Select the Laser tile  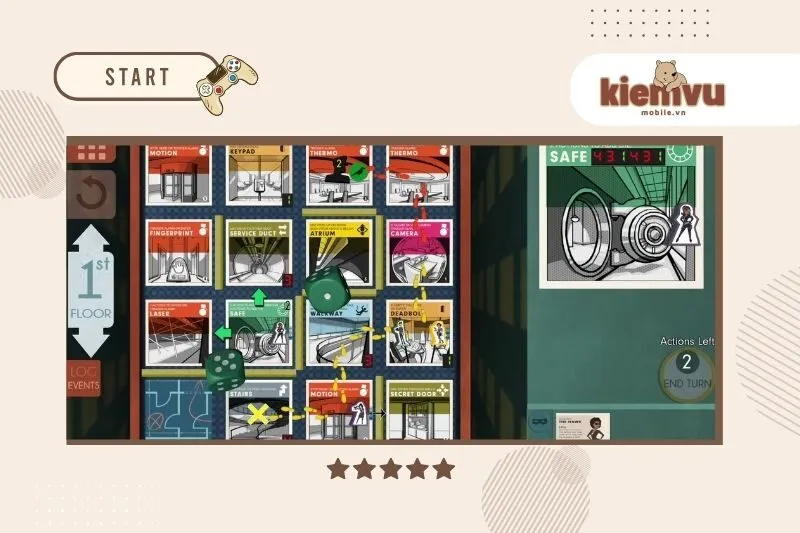tap(178, 330)
